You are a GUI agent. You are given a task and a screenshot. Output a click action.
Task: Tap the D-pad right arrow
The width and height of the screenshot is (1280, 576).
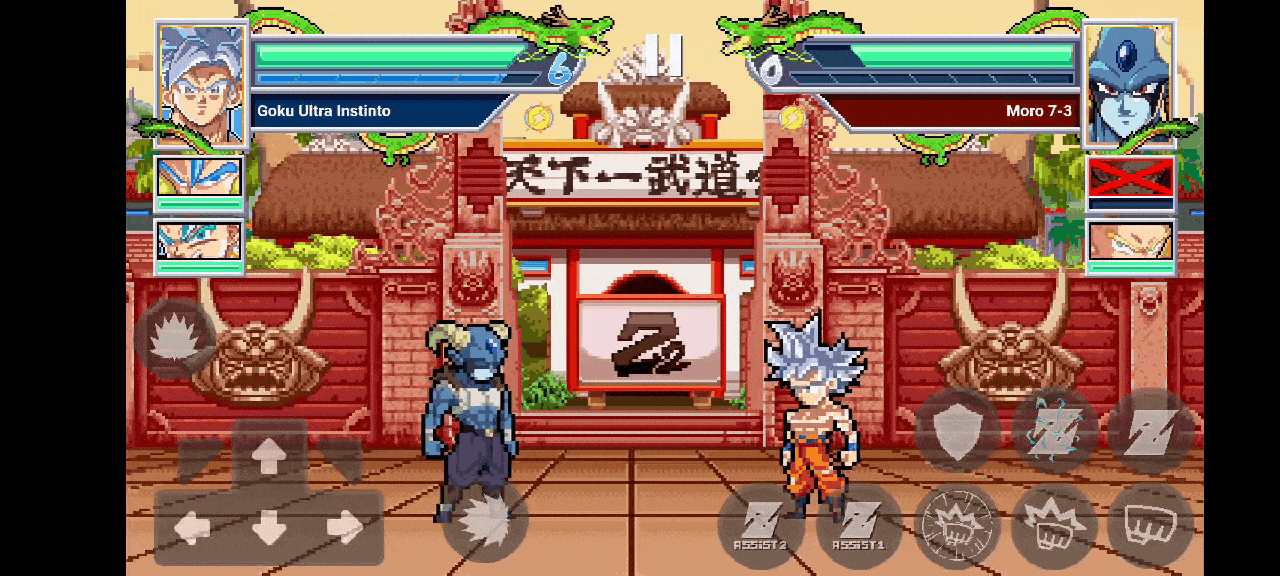(345, 528)
